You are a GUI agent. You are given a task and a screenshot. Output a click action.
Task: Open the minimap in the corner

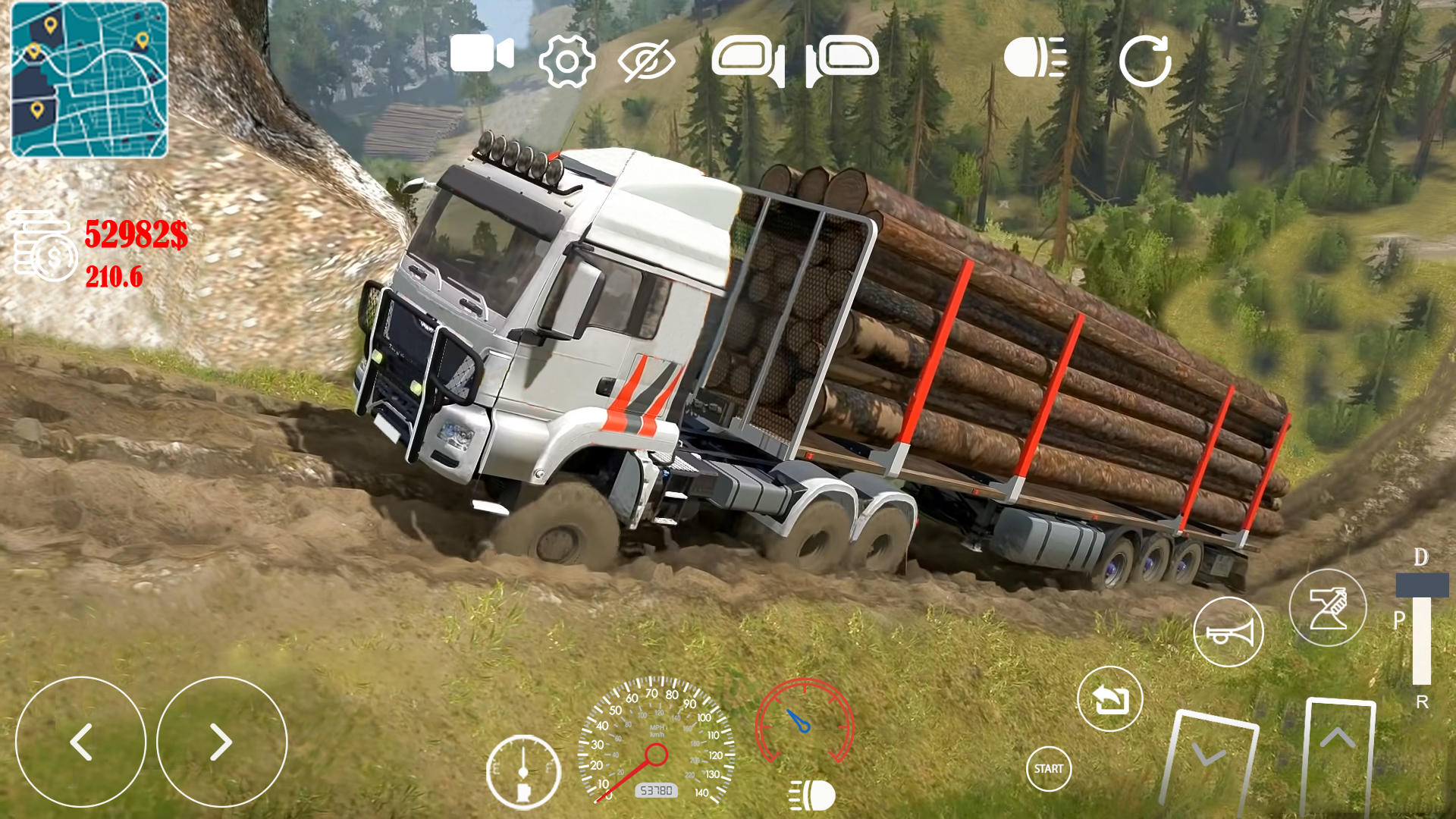pyautogui.click(x=89, y=80)
